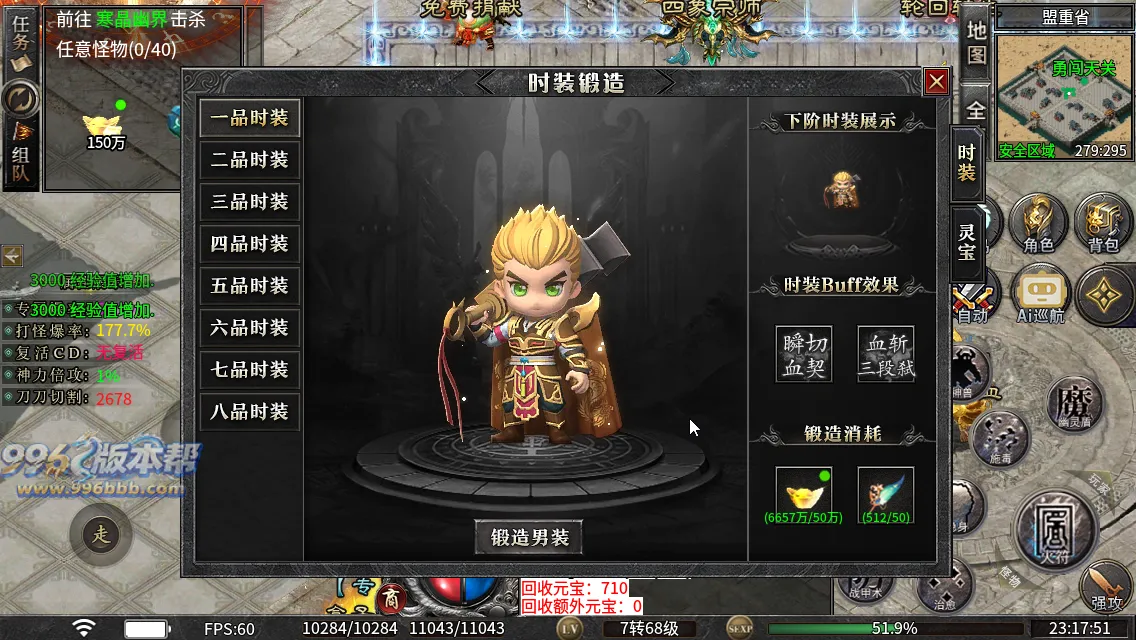The width and height of the screenshot is (1136, 640).
Task: Switch to the 灵宝 side tab
Action: pyautogui.click(x=966, y=242)
